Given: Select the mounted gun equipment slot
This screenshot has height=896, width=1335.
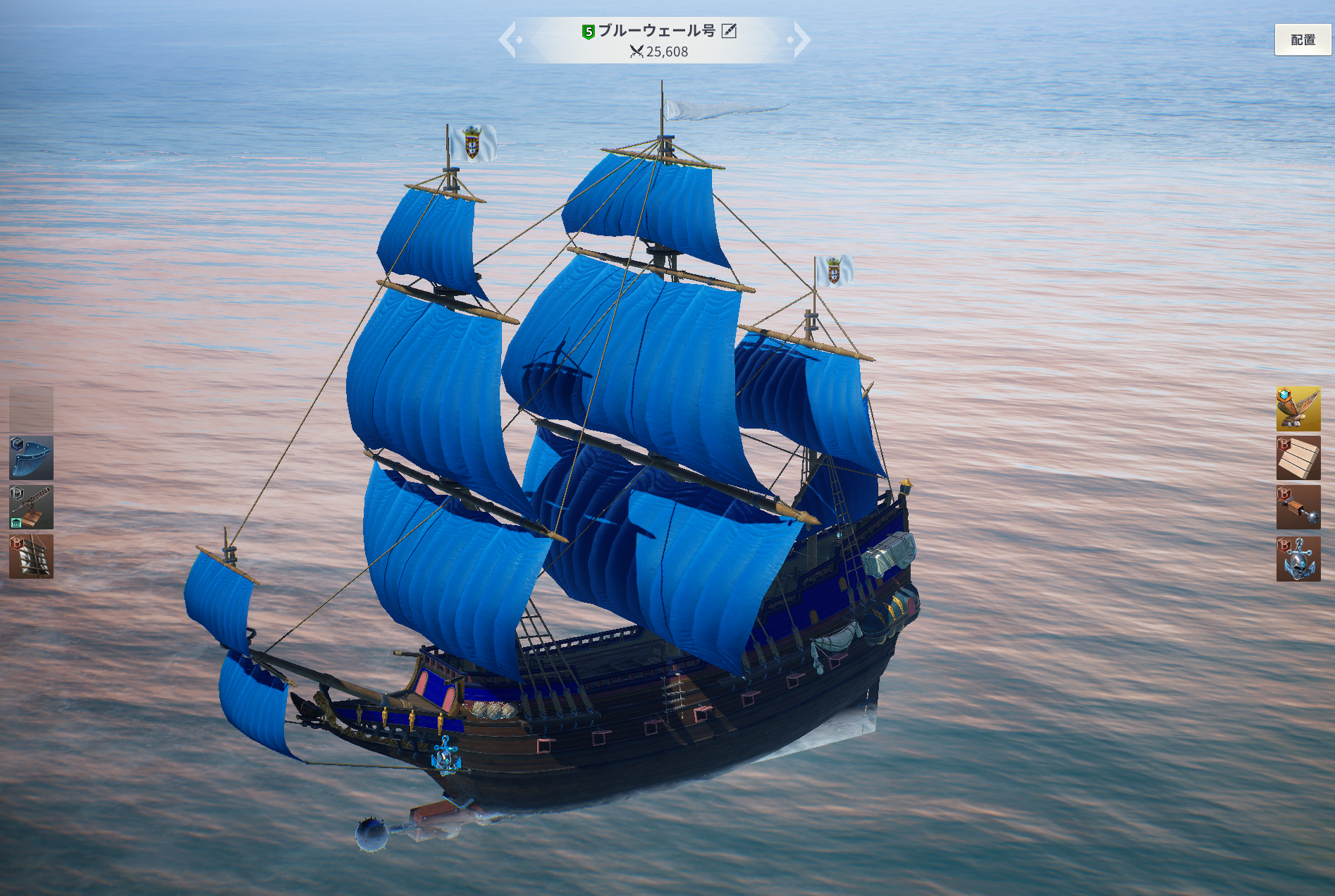Looking at the screenshot, I should 31,507.
